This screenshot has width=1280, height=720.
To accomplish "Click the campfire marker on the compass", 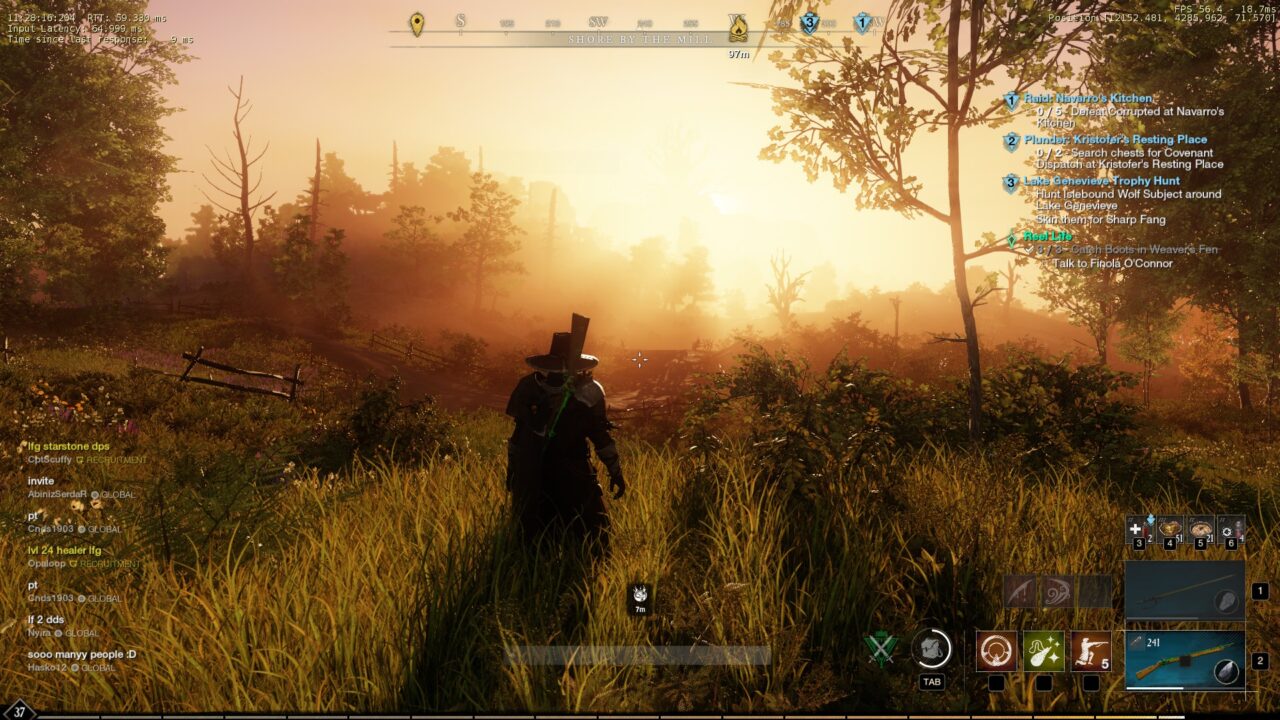I will tap(738, 25).
